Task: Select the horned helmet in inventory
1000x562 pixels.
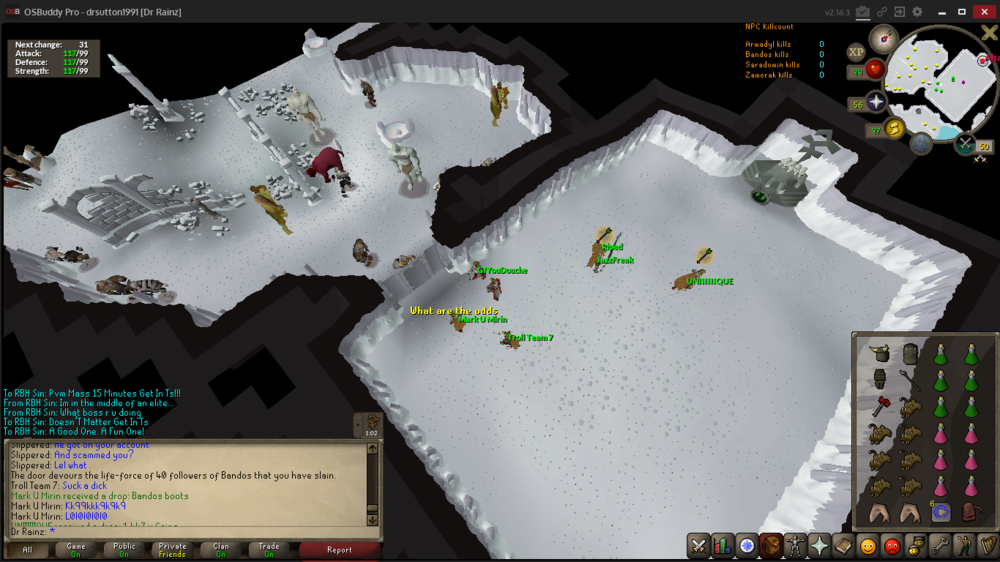Action: tap(880, 354)
